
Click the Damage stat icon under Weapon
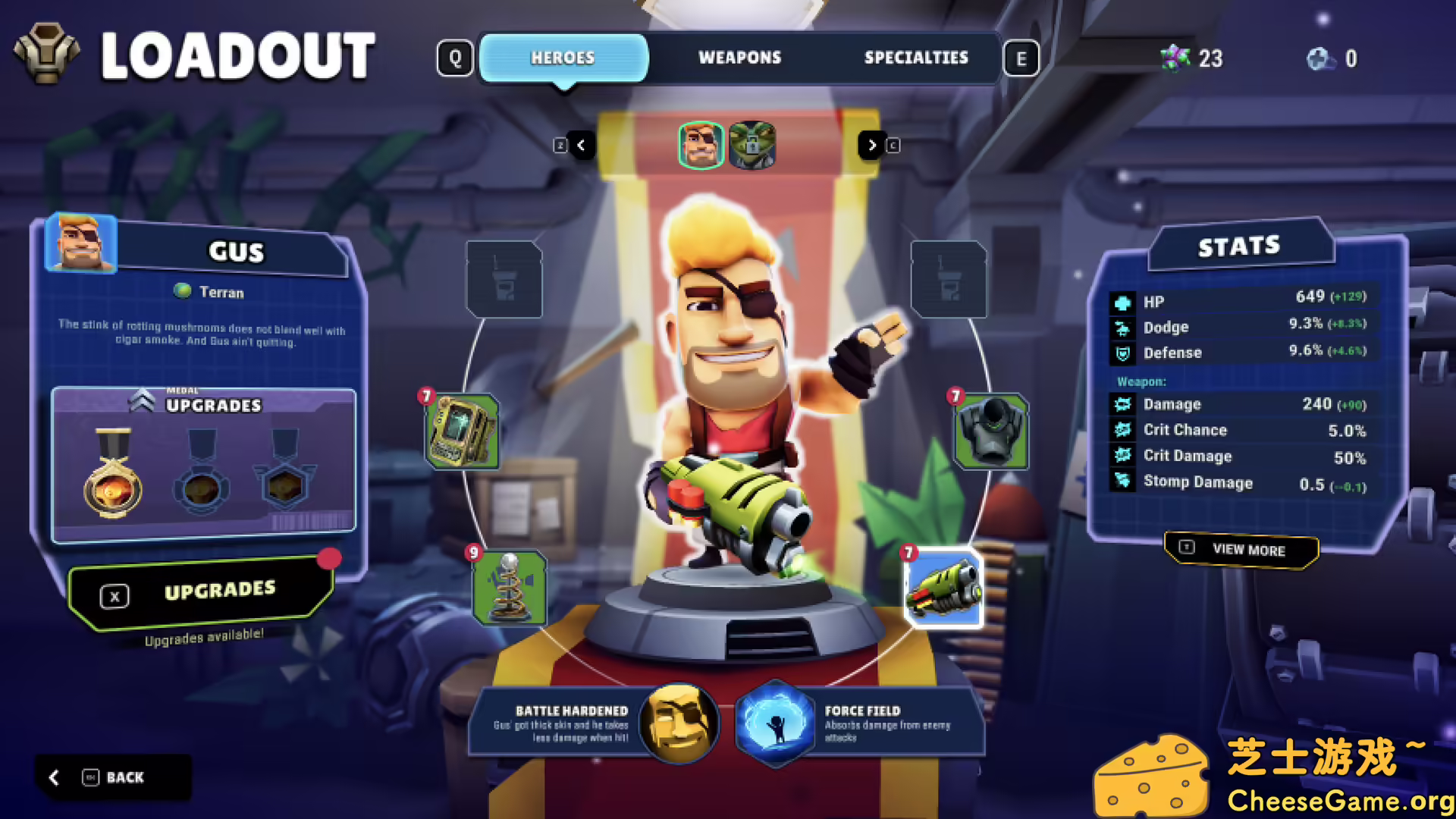coord(1122,404)
